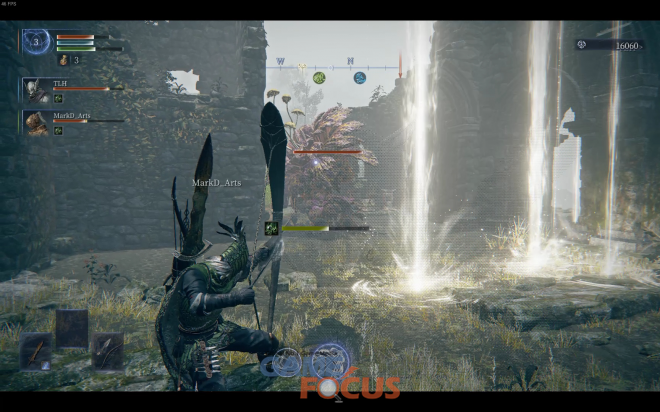The image size is (660, 412).
Task: Select TLH's teammate portrait
Action: [35, 90]
